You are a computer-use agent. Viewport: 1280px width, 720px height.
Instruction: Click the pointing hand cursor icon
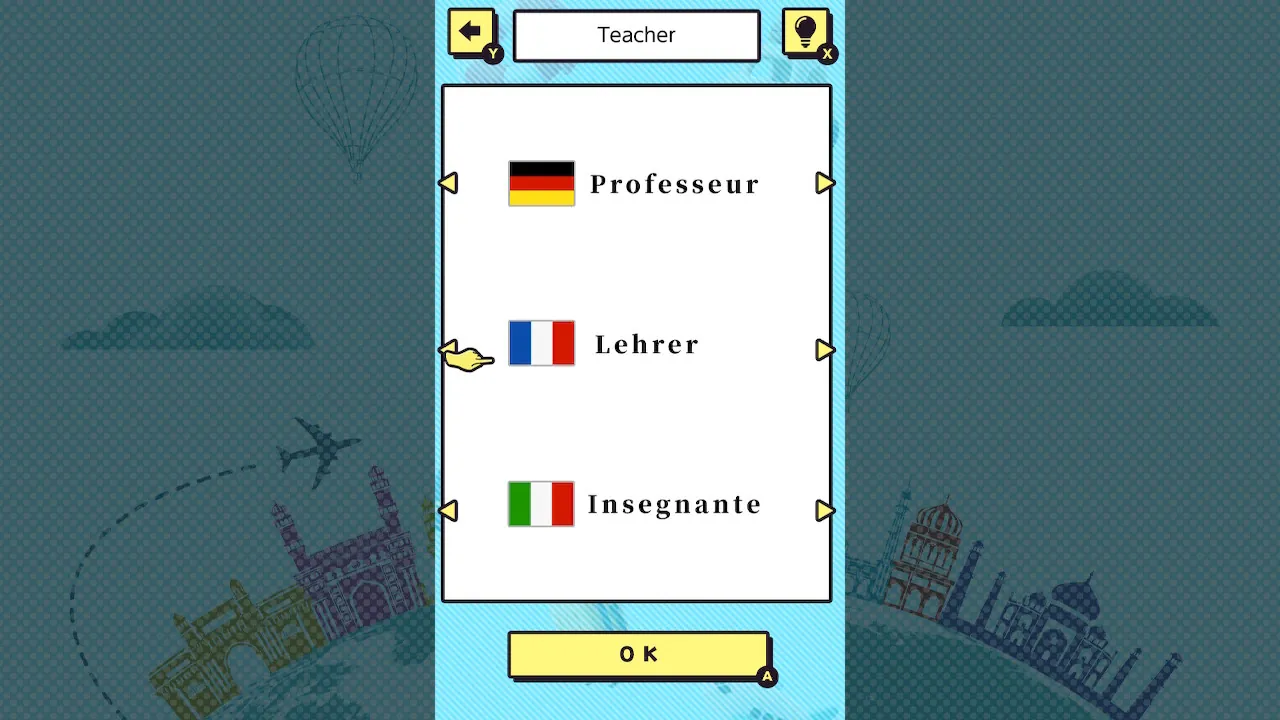(x=466, y=359)
